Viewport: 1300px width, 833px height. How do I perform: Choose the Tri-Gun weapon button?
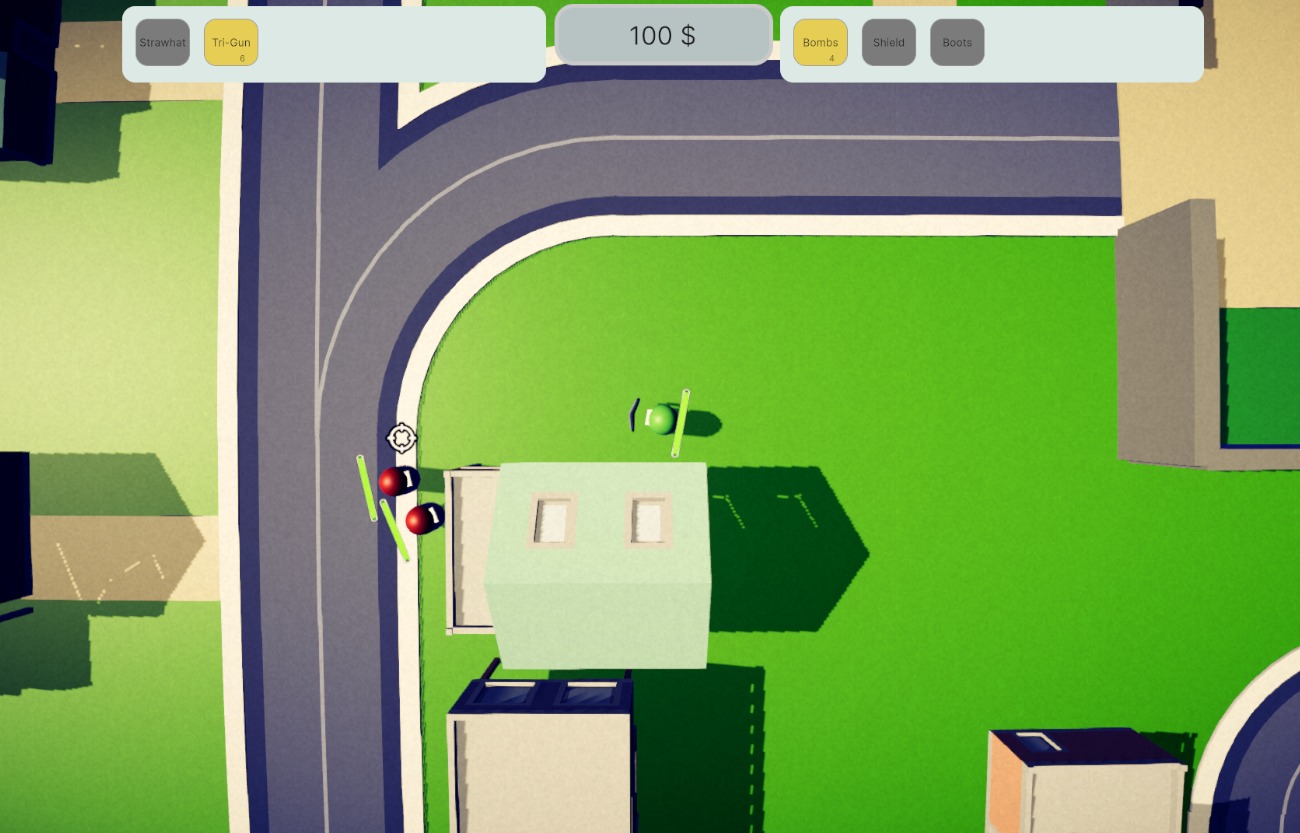pyautogui.click(x=231, y=43)
